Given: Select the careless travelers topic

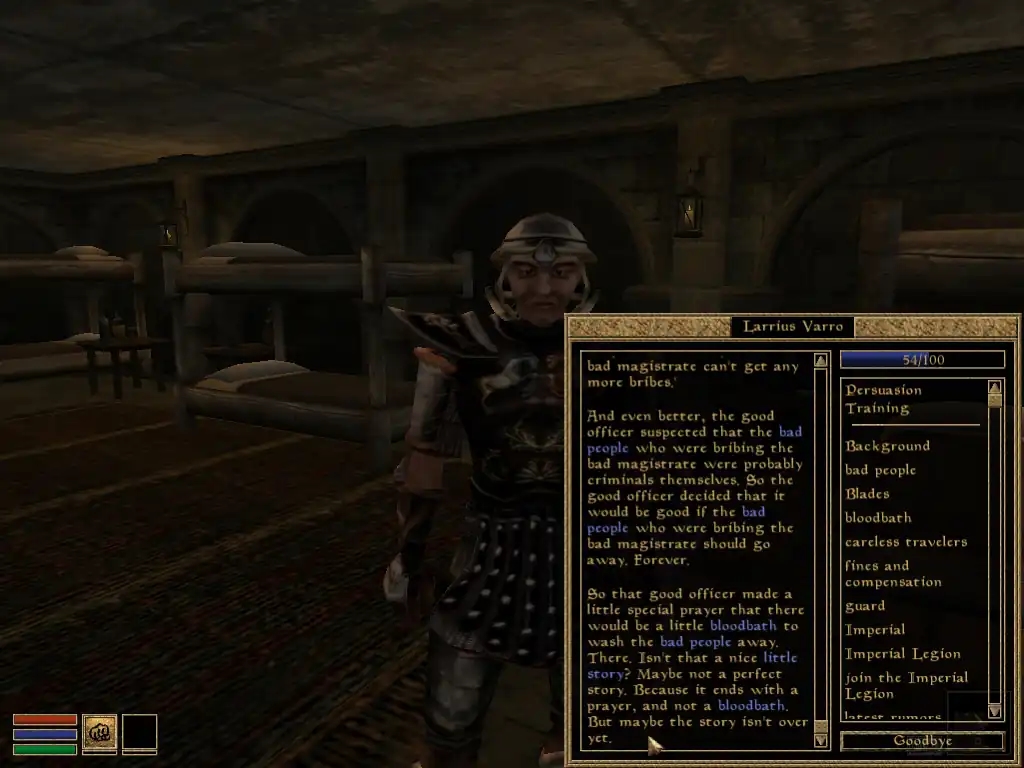Looking at the screenshot, I should tap(905, 542).
